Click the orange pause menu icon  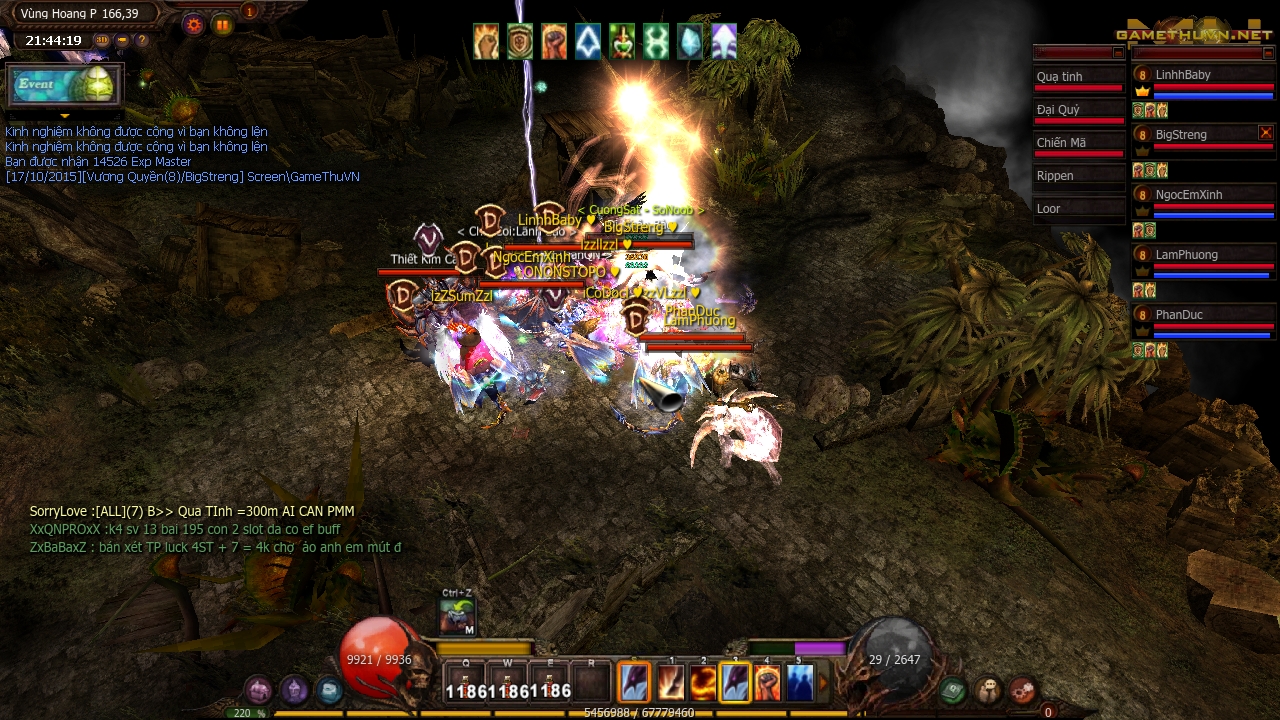[222, 25]
